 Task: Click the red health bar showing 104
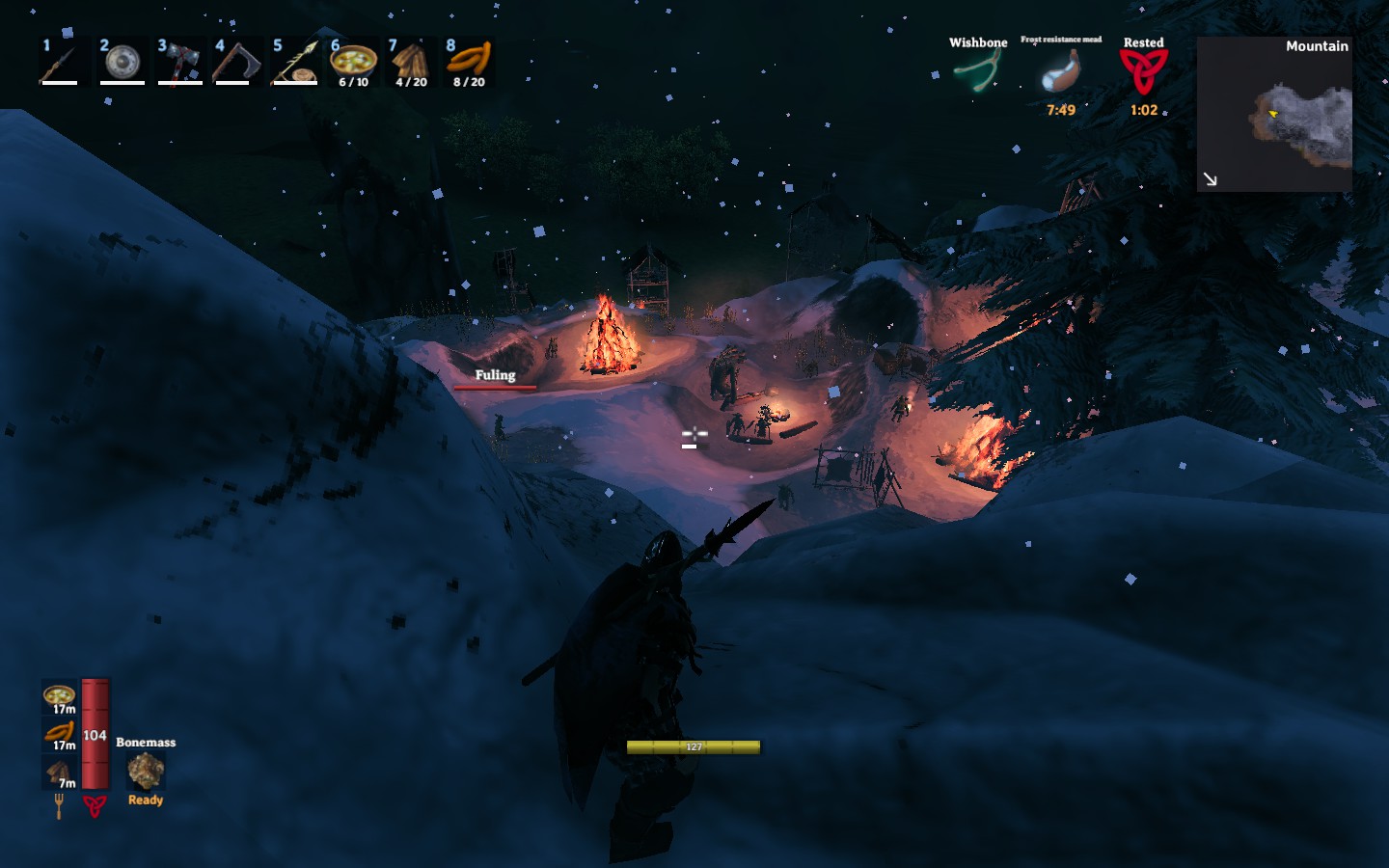95,735
